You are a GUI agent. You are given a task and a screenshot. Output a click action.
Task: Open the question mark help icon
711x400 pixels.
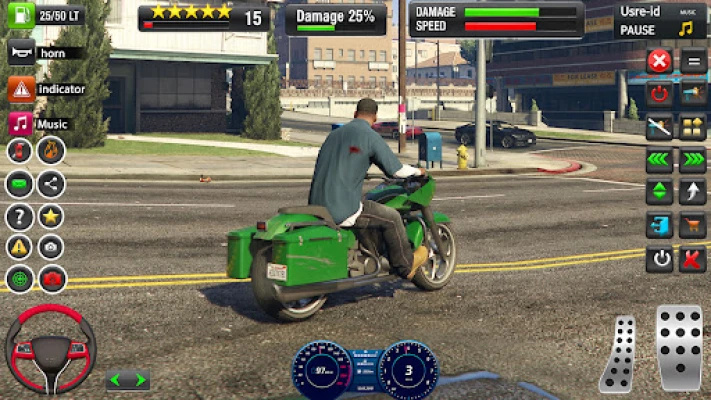point(20,216)
